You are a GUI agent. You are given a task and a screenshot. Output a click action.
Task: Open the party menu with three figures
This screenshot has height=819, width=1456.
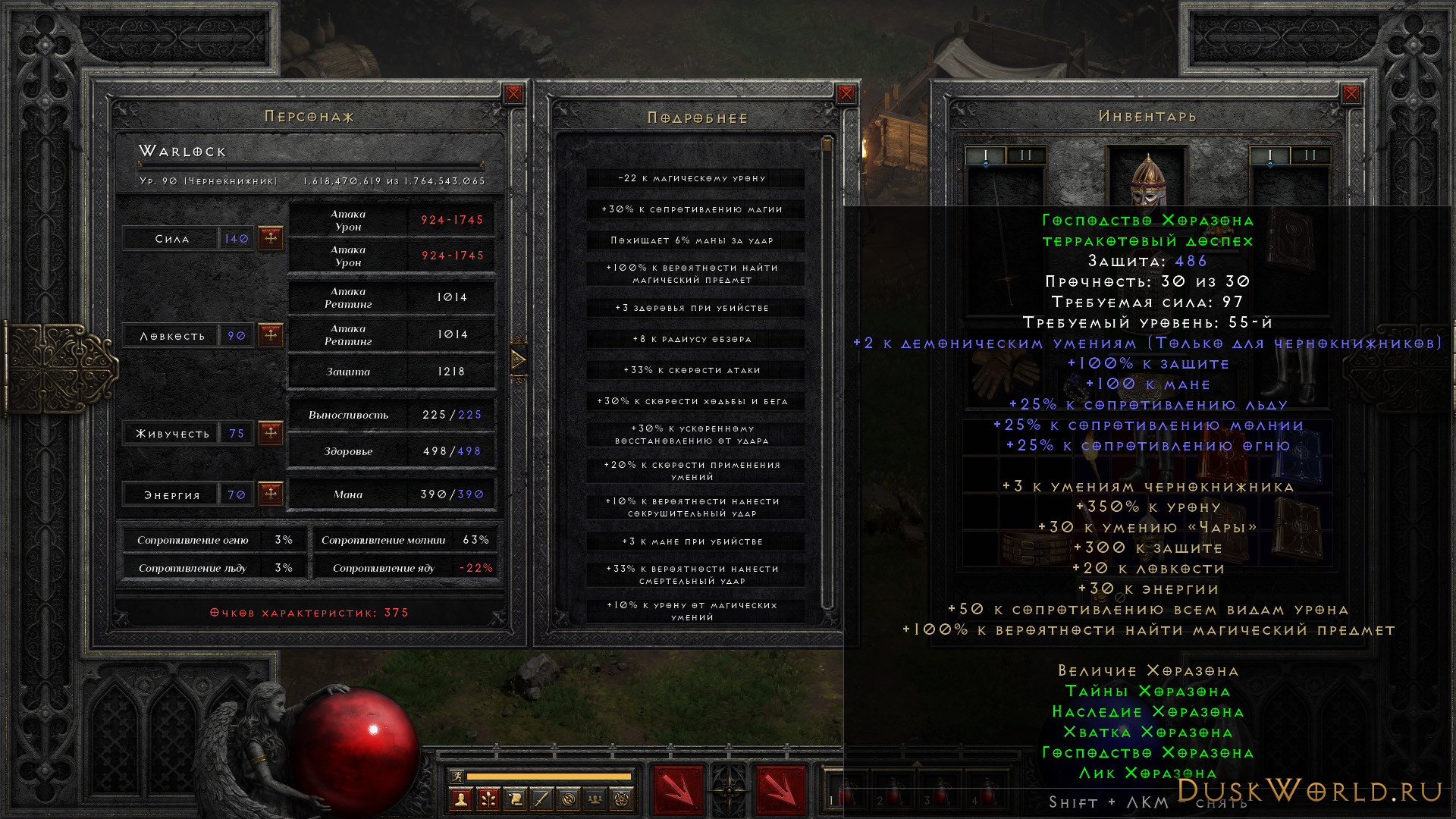click(595, 799)
